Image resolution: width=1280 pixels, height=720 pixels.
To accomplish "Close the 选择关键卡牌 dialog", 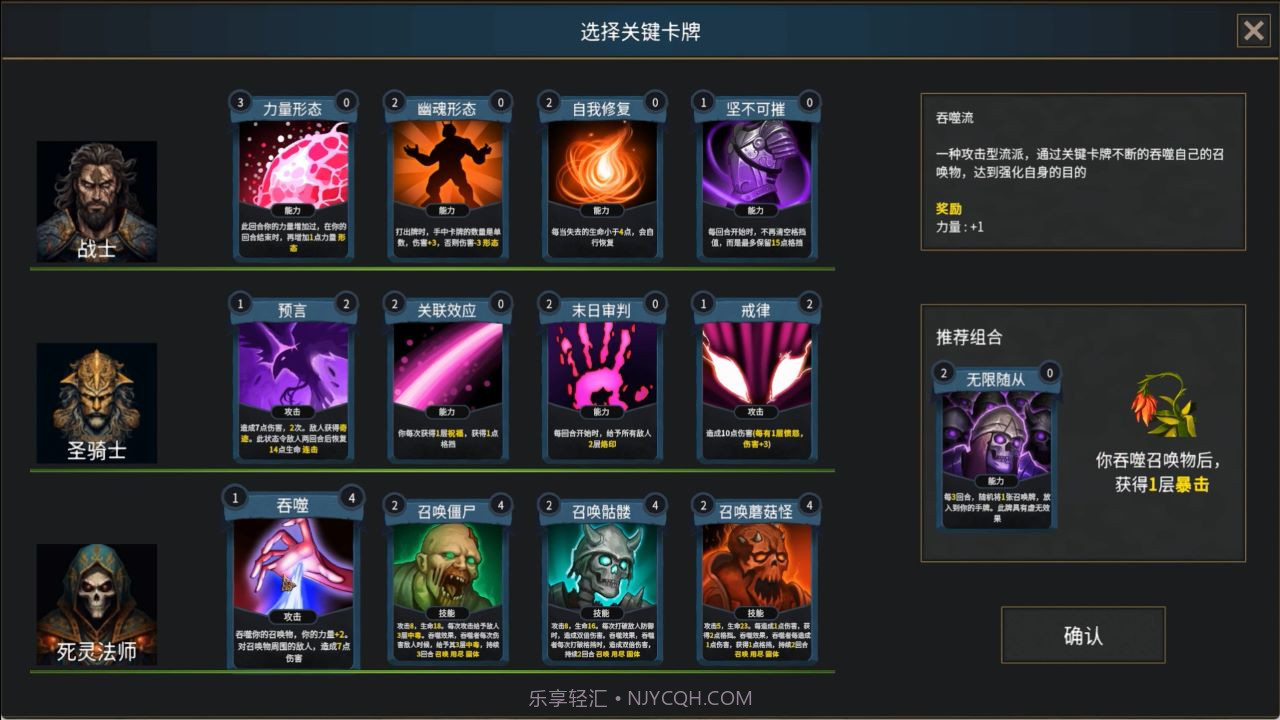I will (x=1254, y=31).
